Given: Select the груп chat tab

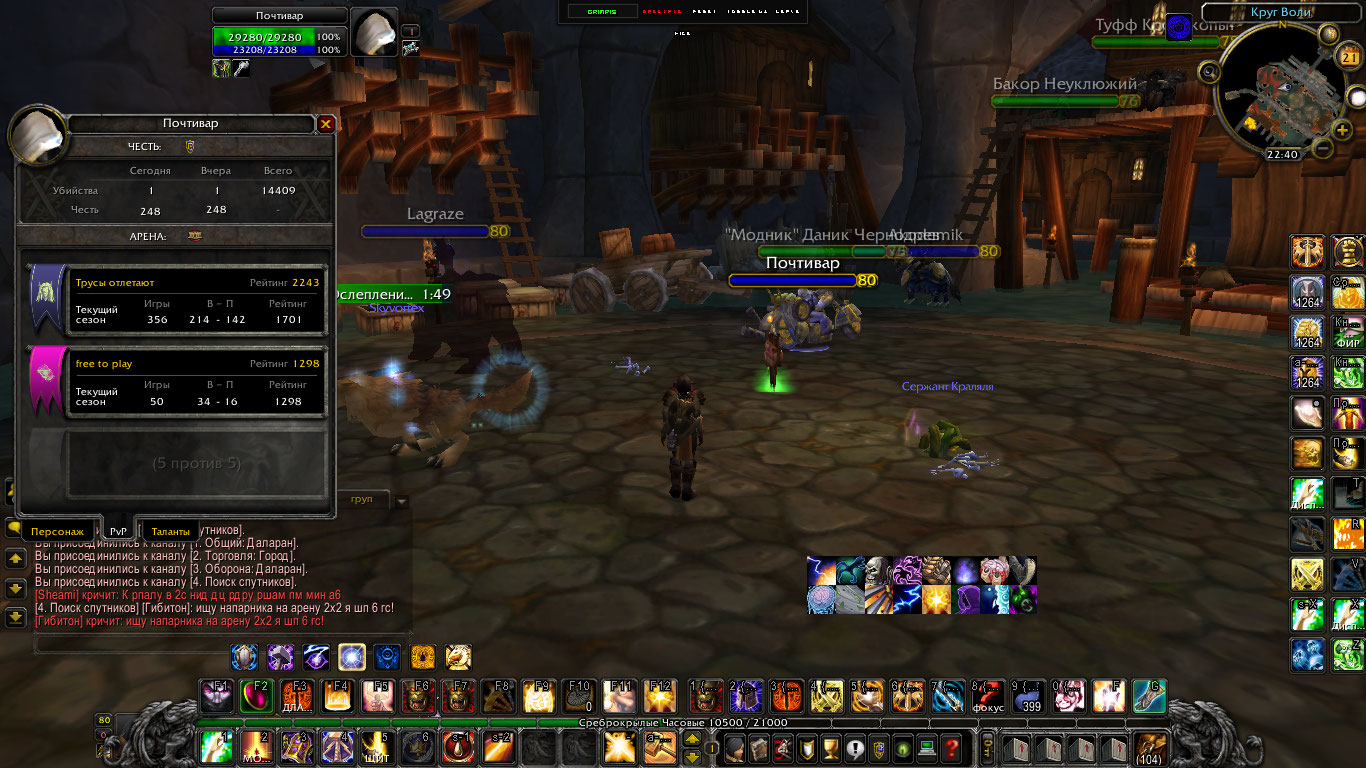Looking at the screenshot, I should click(x=362, y=499).
